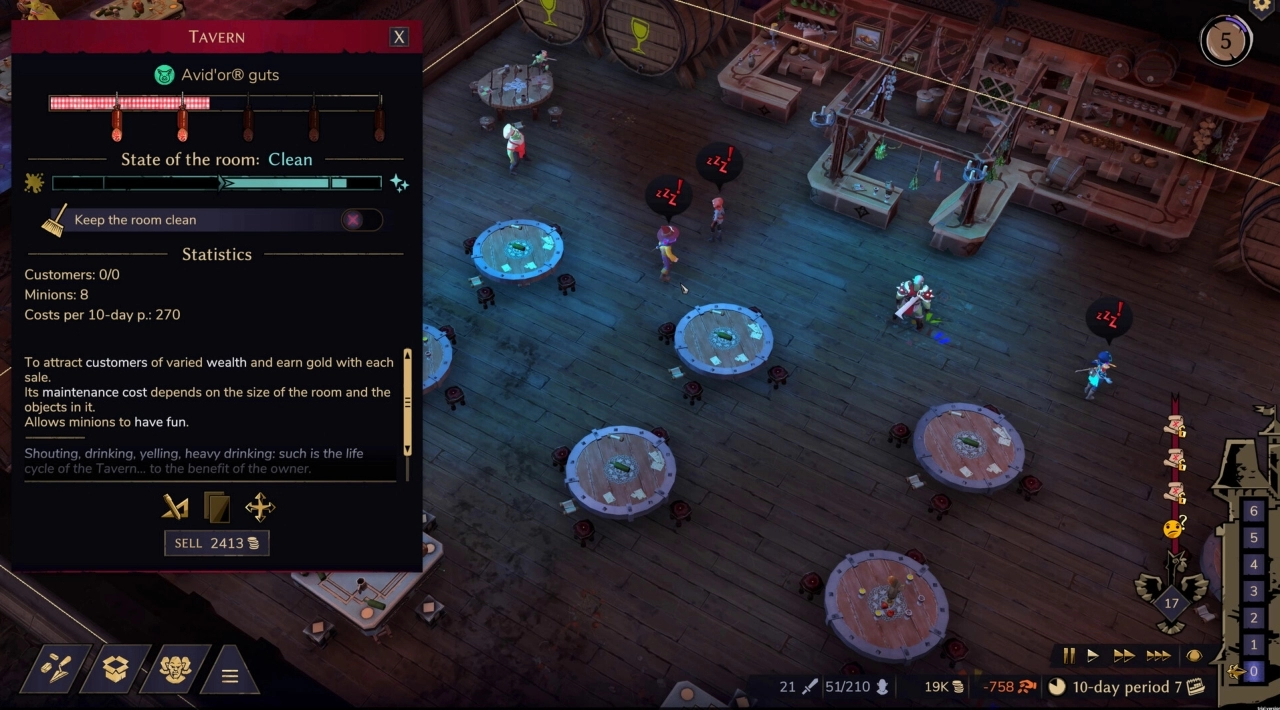This screenshot has width=1280, height=710.
Task: Set game to triple speed
Action: 1158,656
